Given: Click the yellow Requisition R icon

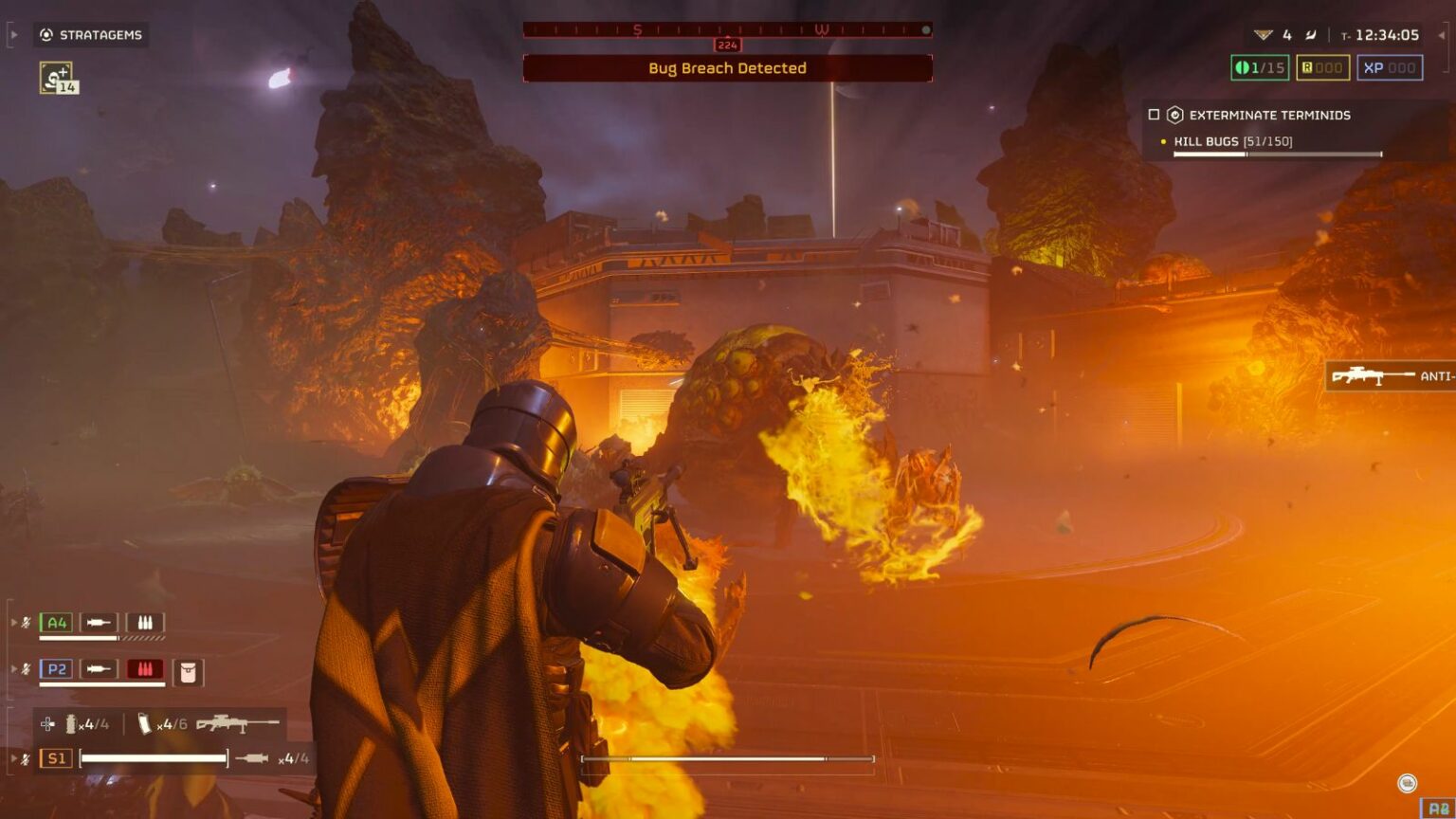Looking at the screenshot, I should pos(1307,67).
